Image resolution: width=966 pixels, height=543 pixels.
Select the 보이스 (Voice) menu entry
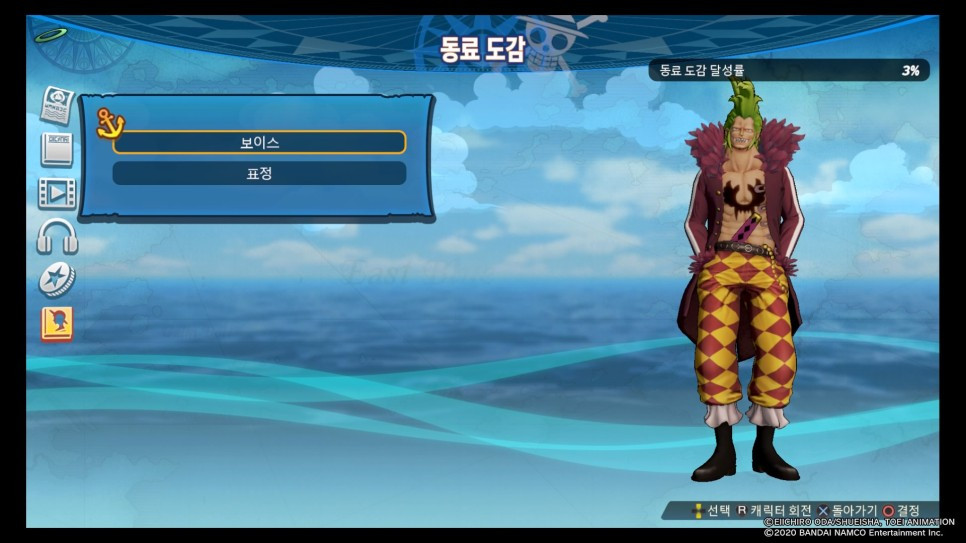[259, 142]
